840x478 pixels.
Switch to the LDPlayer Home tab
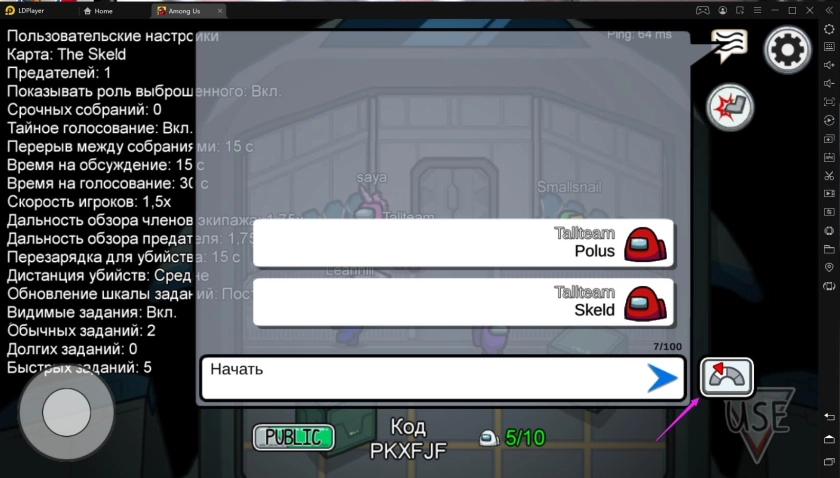(x=104, y=10)
